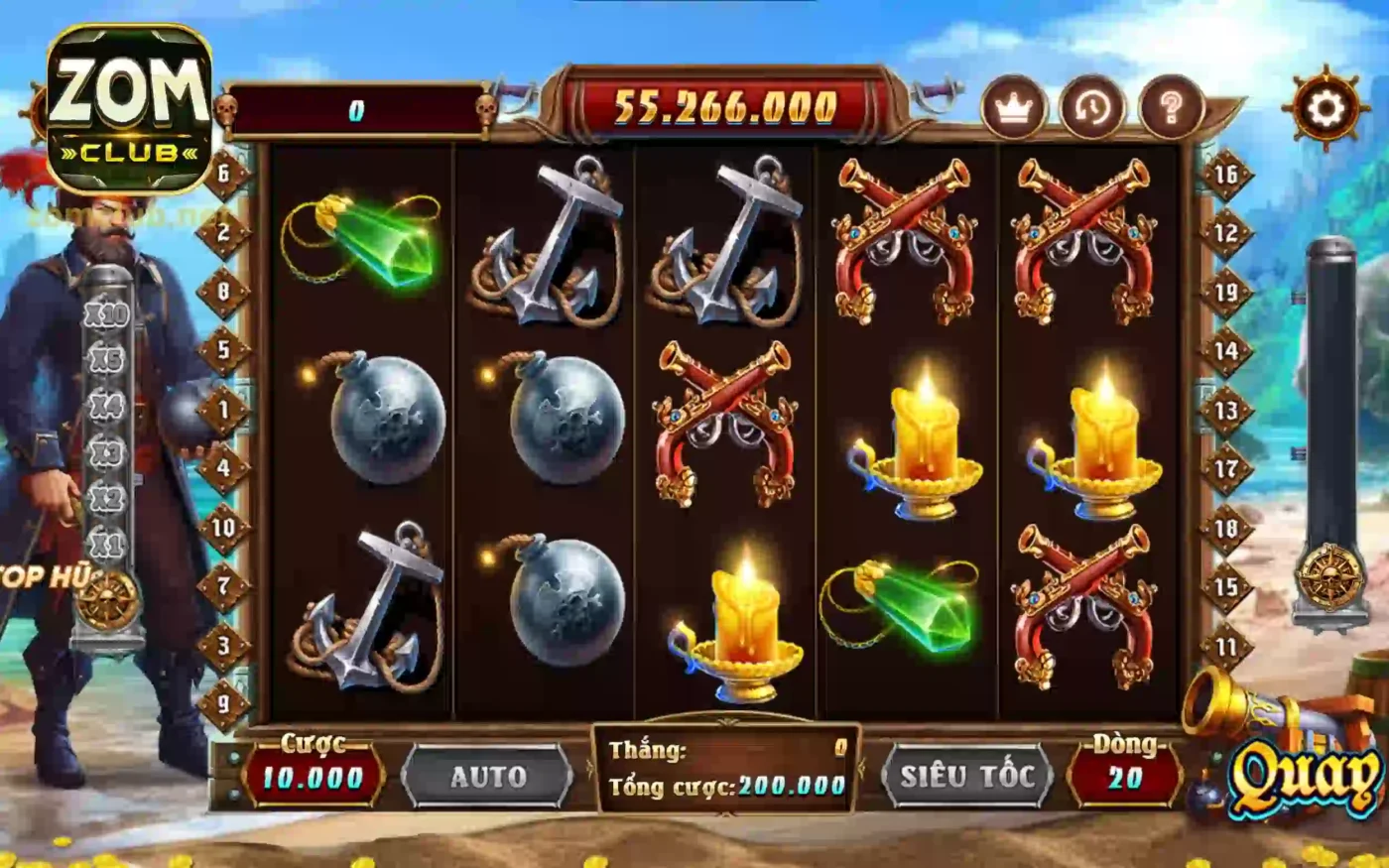The height and width of the screenshot is (868, 1389).
Task: Select payline marker number 16
Action: click(1226, 175)
